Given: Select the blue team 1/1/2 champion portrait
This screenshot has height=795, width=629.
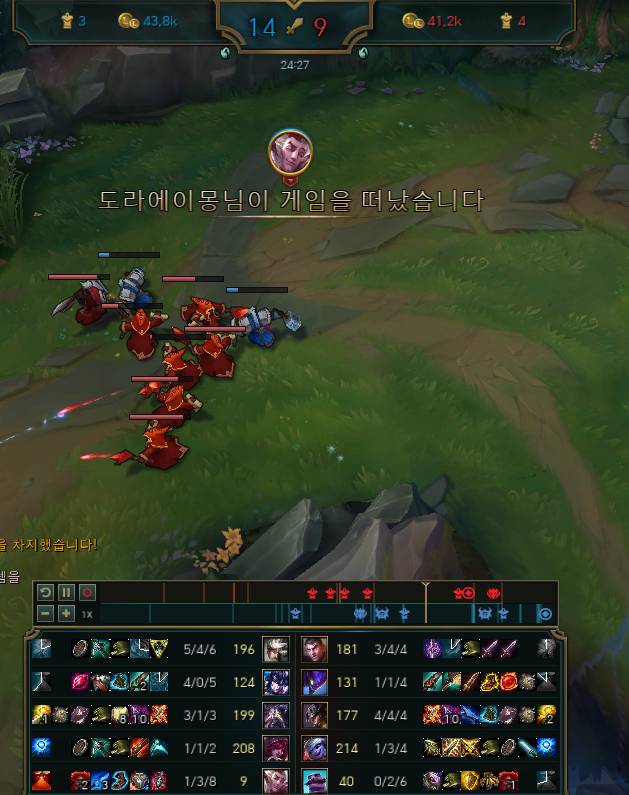Looking at the screenshot, I should (x=276, y=748).
